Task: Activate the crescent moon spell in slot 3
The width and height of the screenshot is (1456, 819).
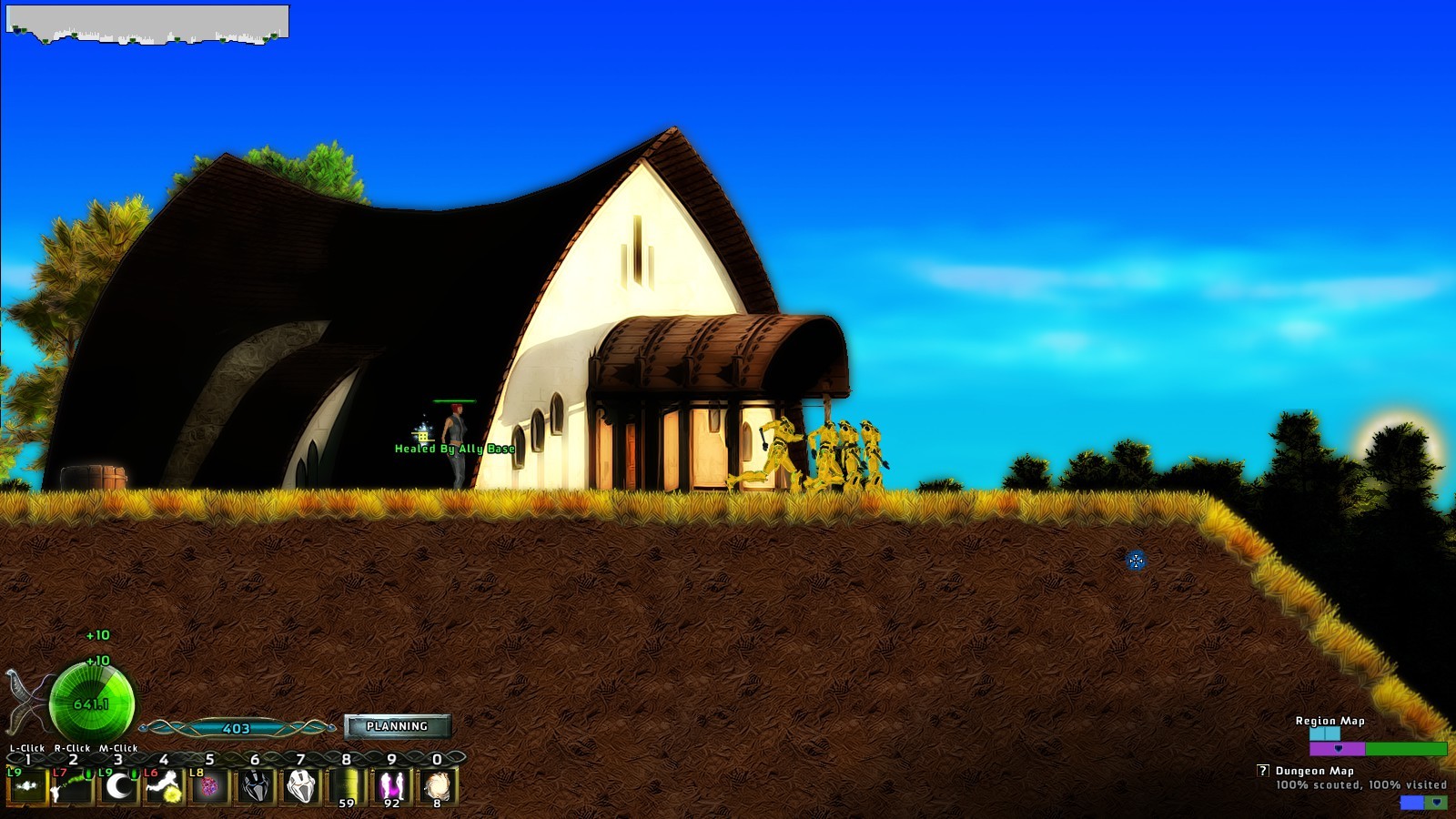Action: coord(118,787)
